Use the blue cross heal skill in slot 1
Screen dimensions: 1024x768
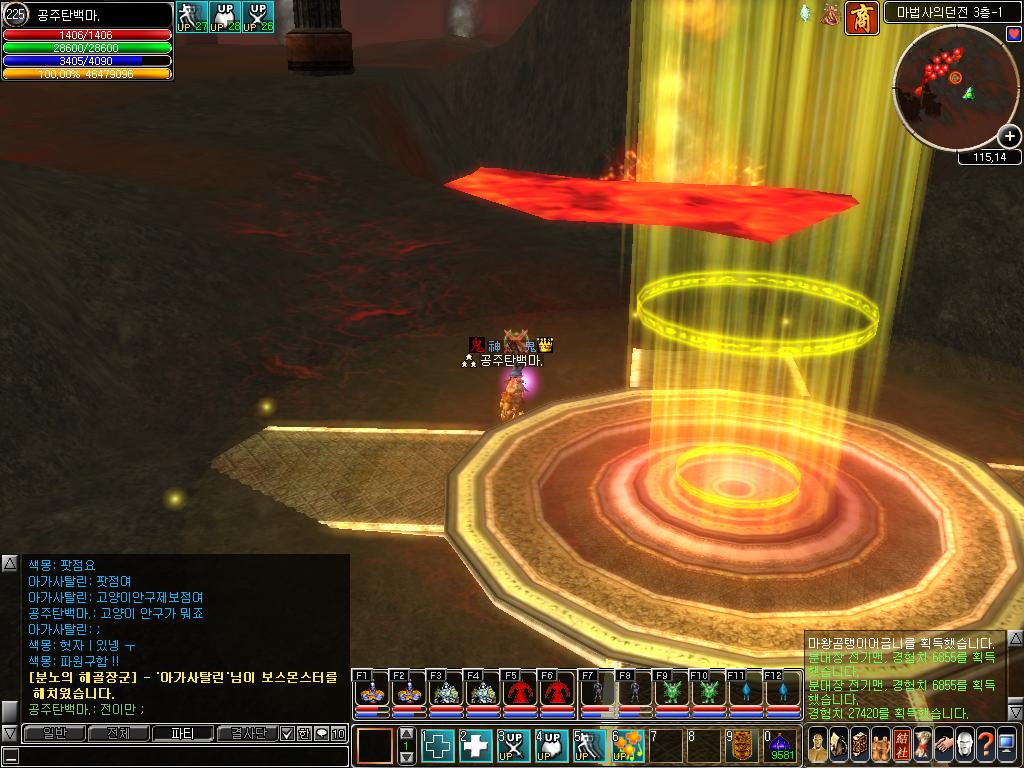[438, 746]
